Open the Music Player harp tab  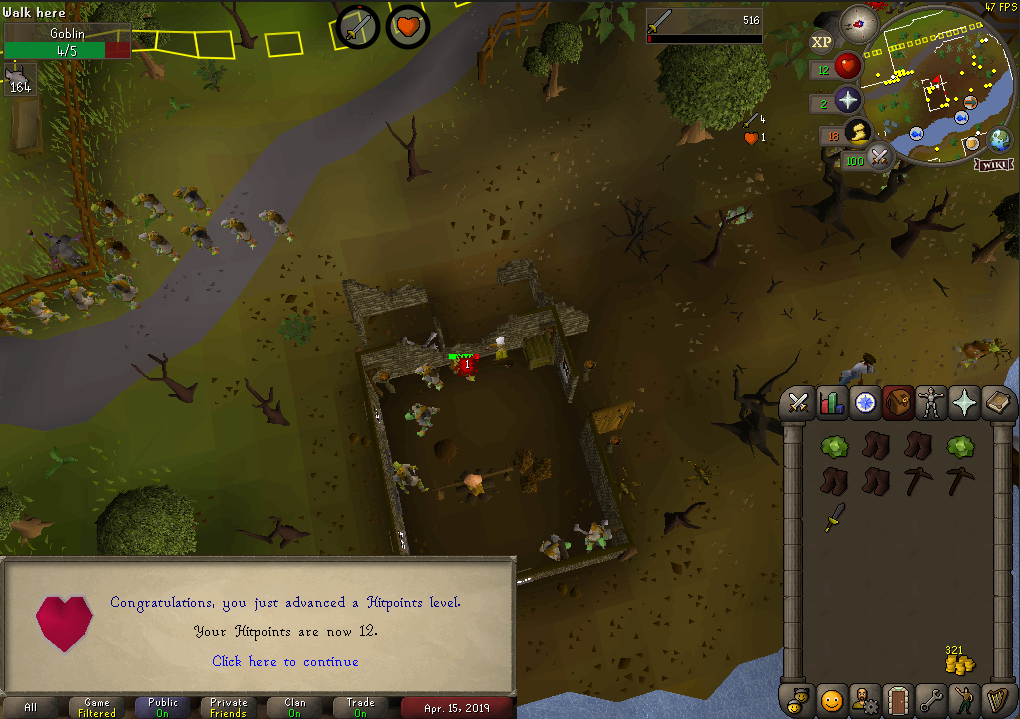point(997,699)
